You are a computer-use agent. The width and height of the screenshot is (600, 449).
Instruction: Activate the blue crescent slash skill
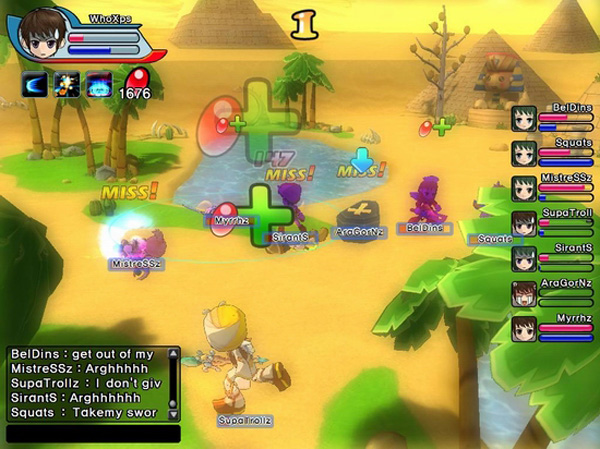click(x=36, y=84)
